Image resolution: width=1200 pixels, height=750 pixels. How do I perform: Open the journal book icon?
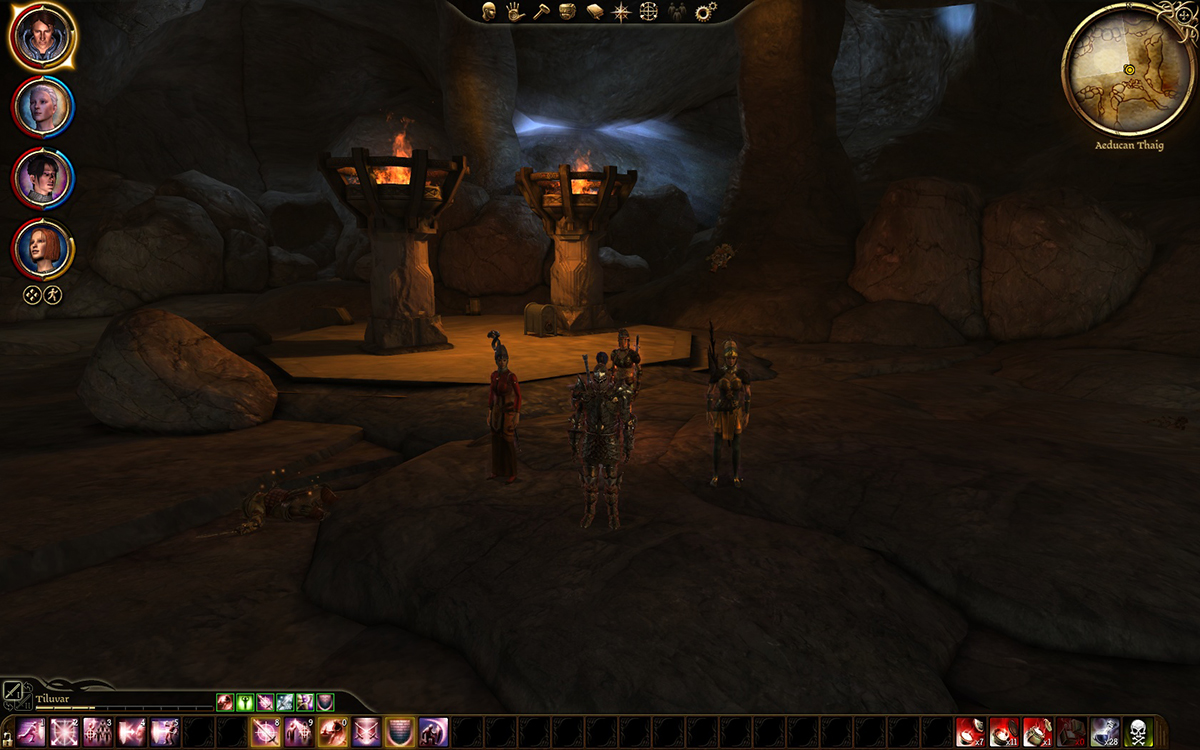click(594, 12)
